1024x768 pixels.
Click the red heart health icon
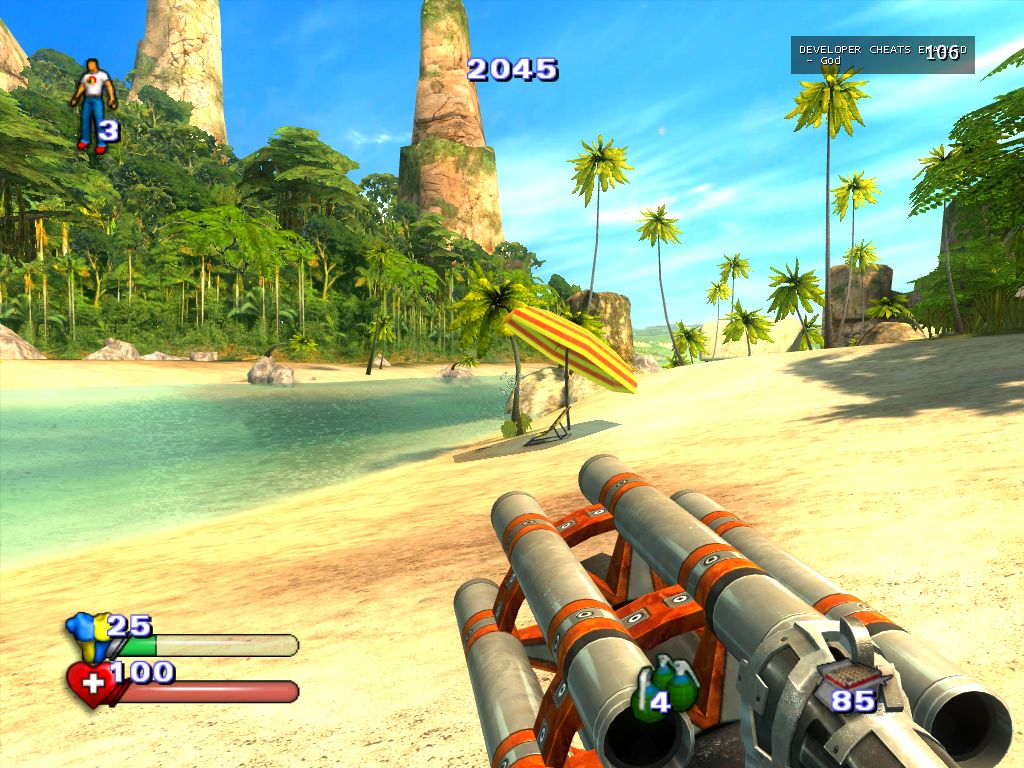click(x=90, y=684)
